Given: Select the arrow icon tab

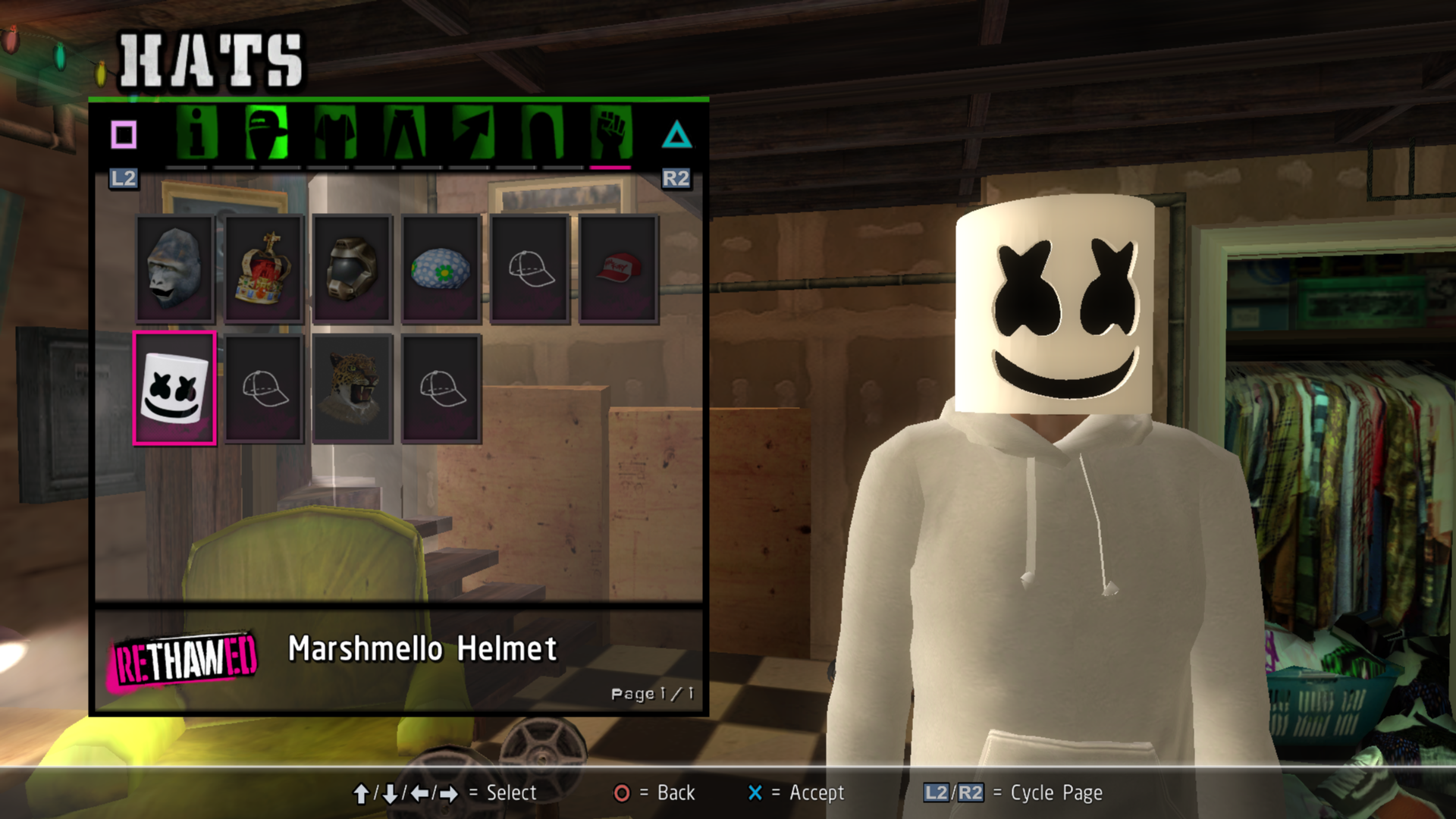Looking at the screenshot, I should click(x=473, y=133).
